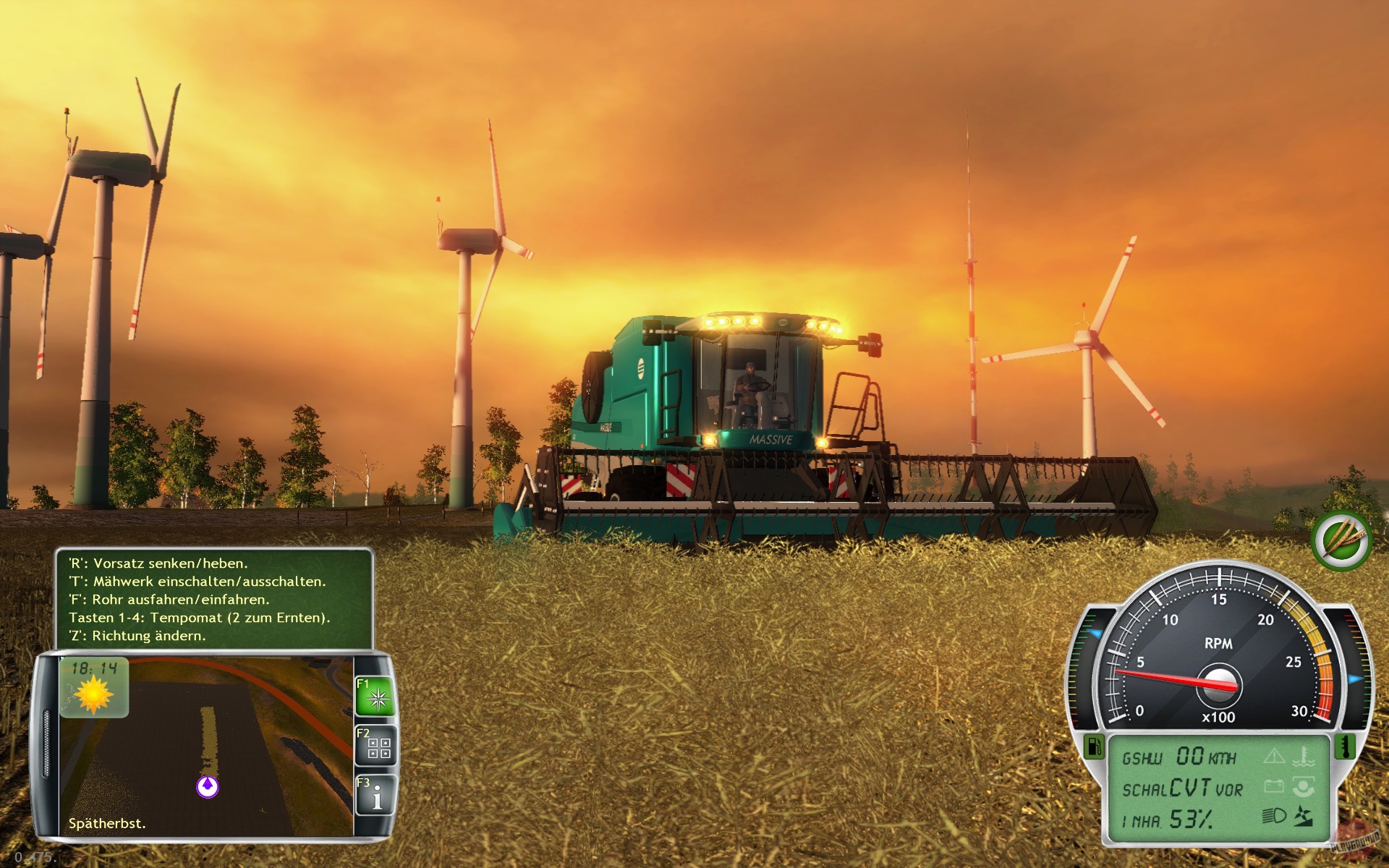This screenshot has width=1389, height=868.
Task: Toggle the headlight indicator on the display
Action: [x=1273, y=816]
